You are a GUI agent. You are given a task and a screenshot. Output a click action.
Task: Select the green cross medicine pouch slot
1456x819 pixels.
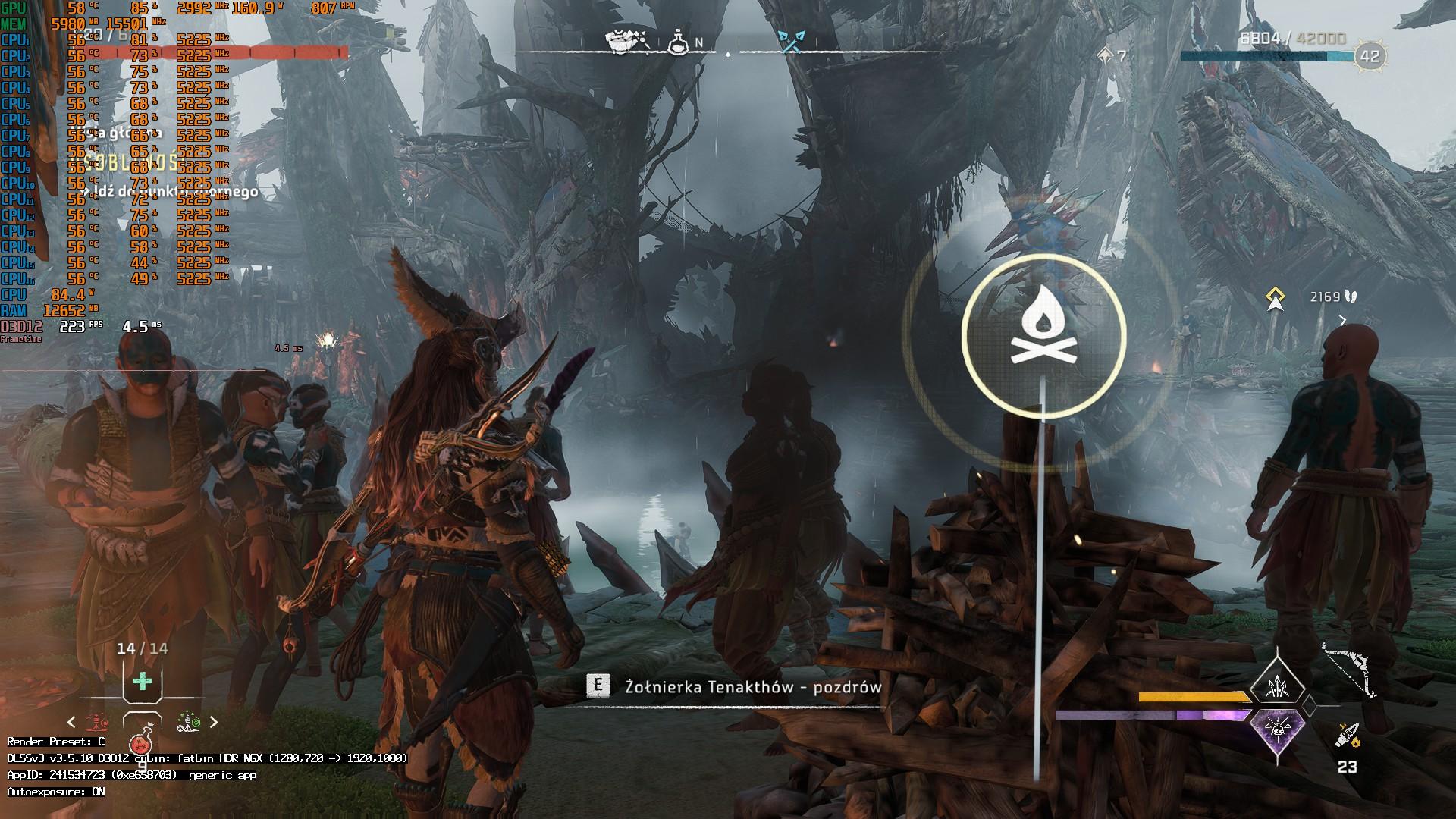(142, 681)
